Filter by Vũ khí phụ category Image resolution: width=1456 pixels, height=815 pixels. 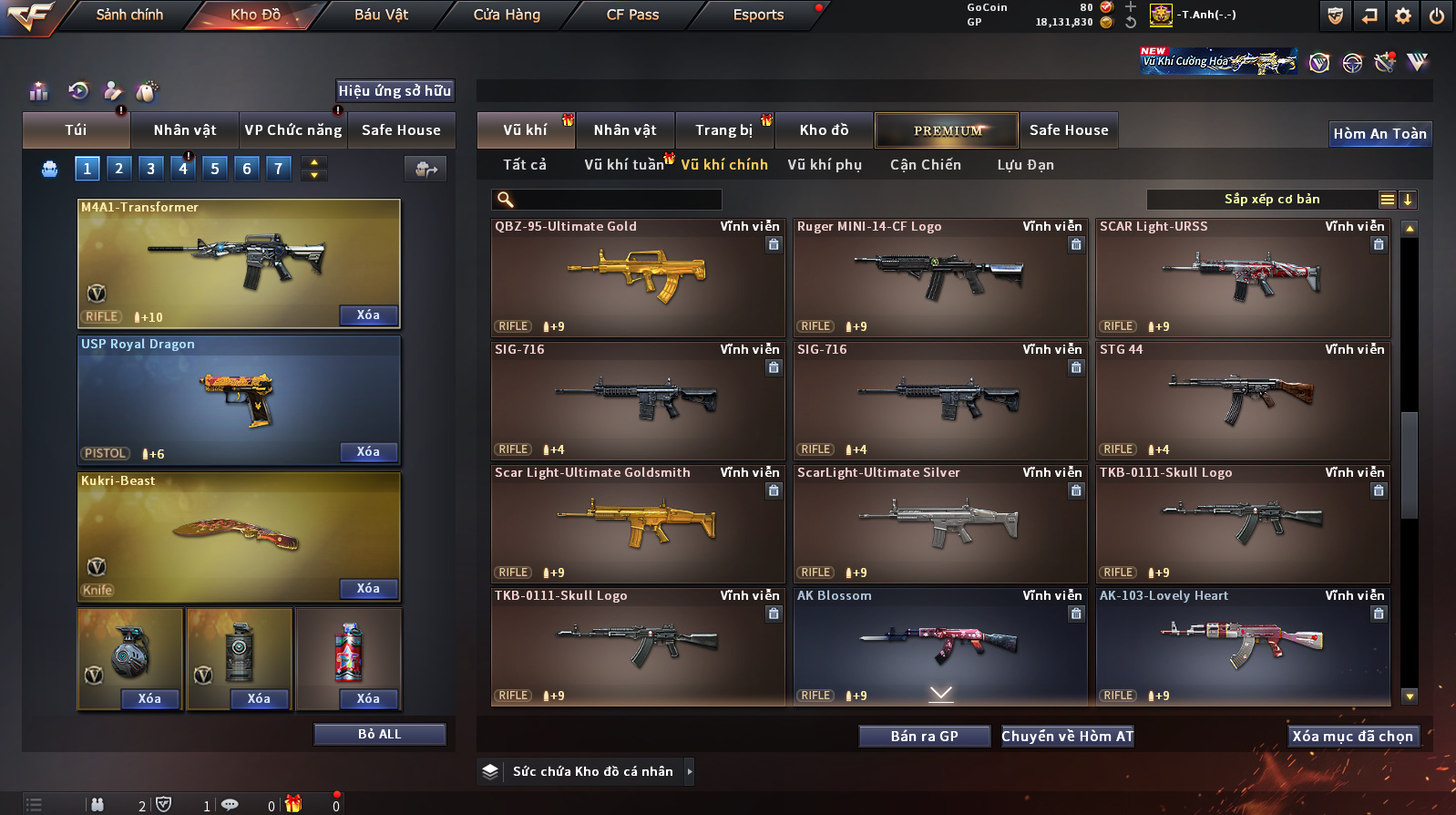coord(825,165)
